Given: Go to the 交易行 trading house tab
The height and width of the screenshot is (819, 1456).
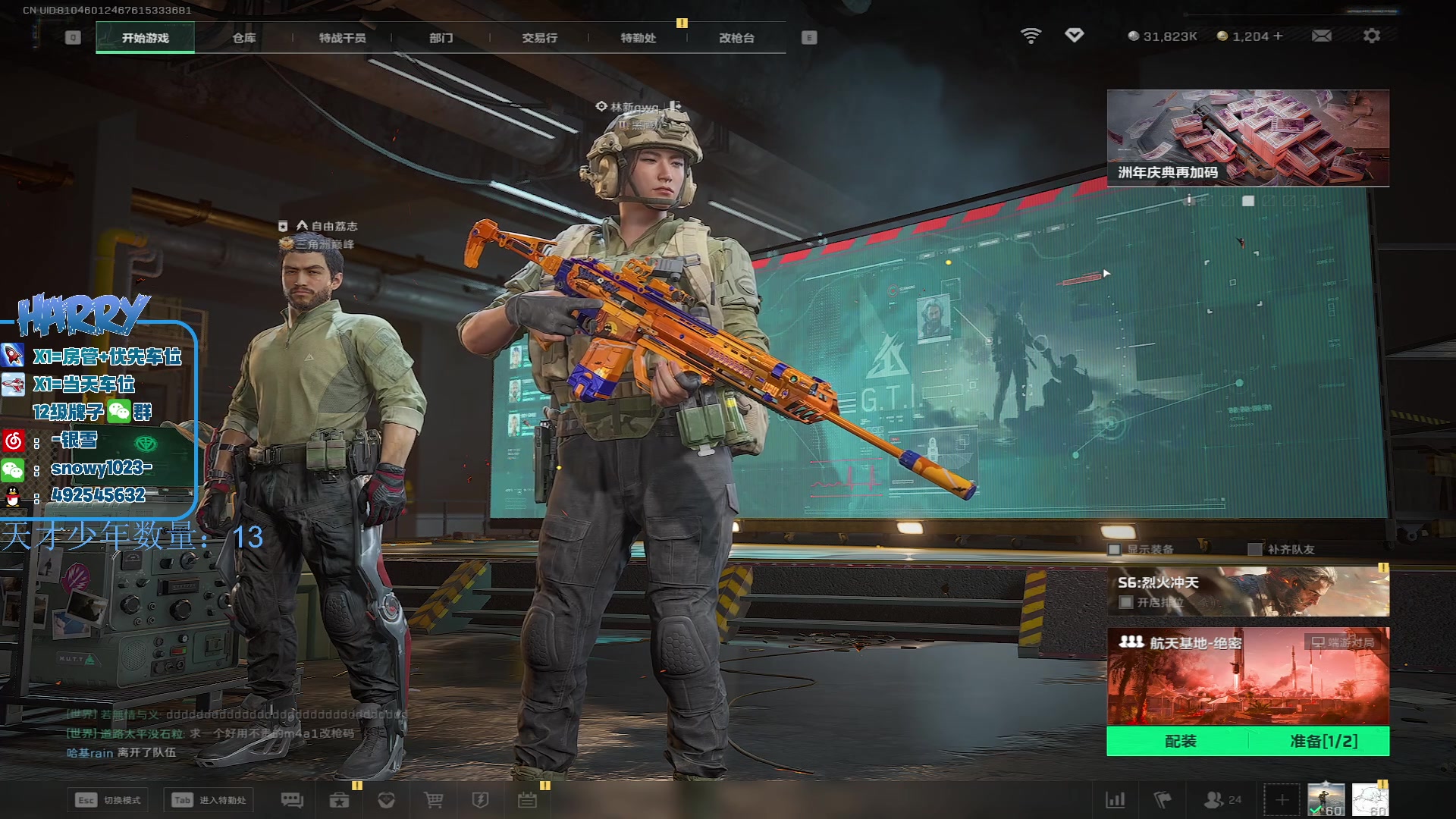Looking at the screenshot, I should pyautogui.click(x=539, y=38).
